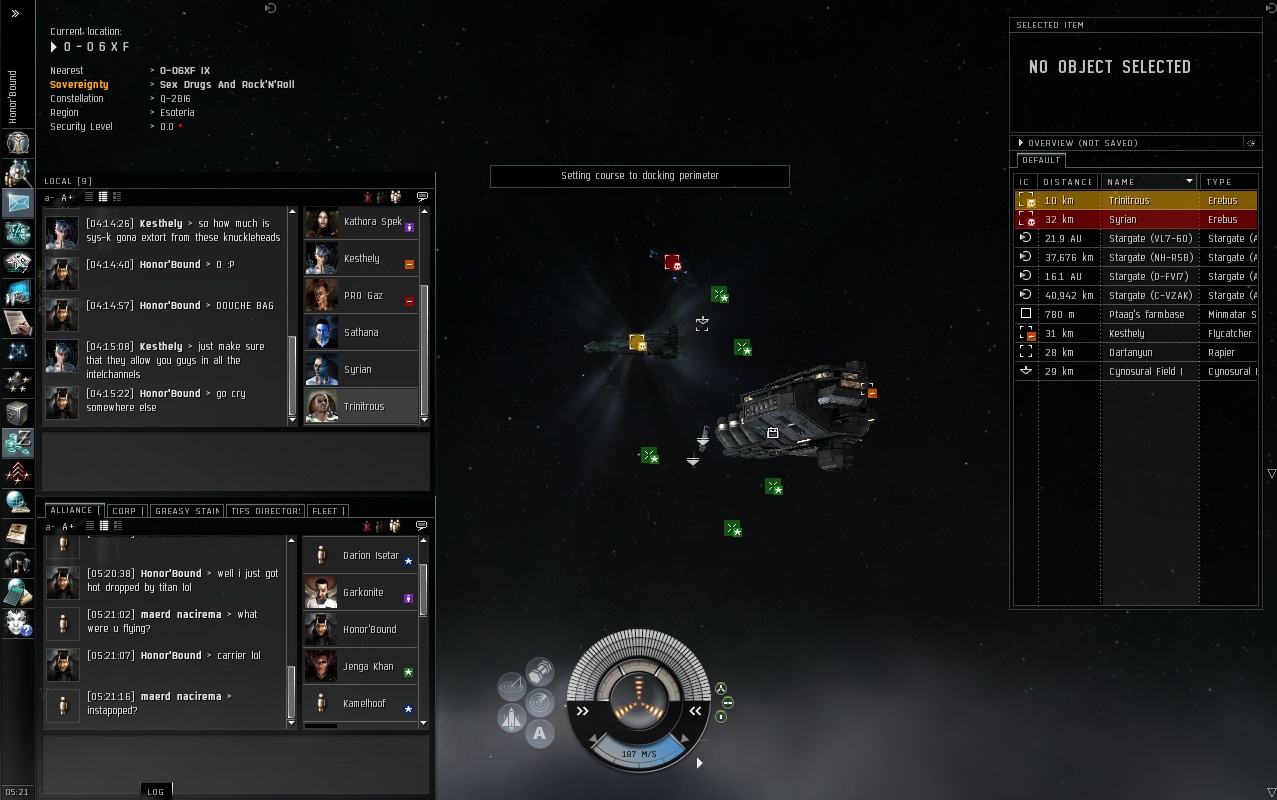Expand the sidebar with double-arrow button
Image resolution: width=1277 pixels, height=800 pixels.
[x=15, y=14]
